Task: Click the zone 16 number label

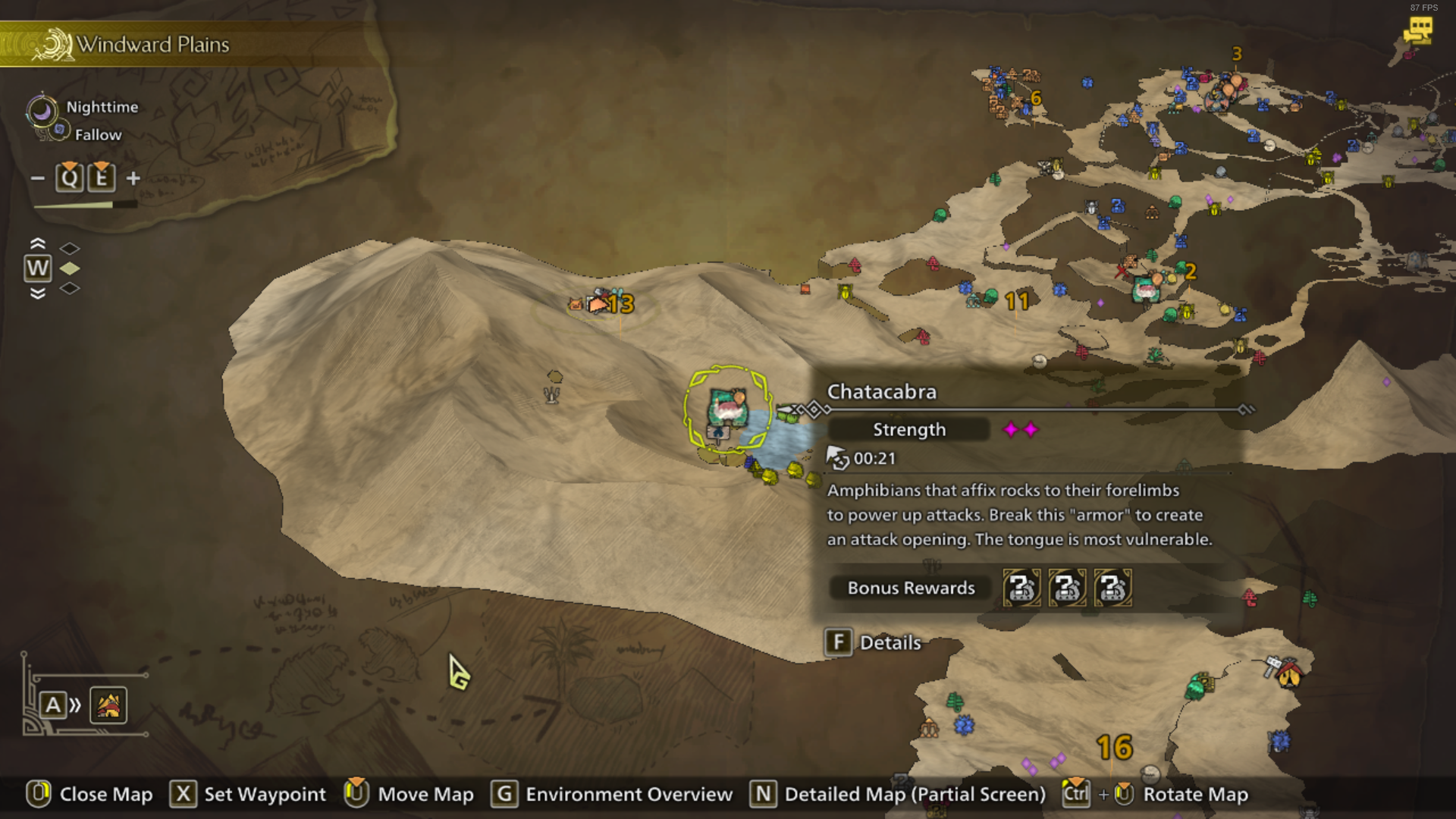Action: (1113, 748)
